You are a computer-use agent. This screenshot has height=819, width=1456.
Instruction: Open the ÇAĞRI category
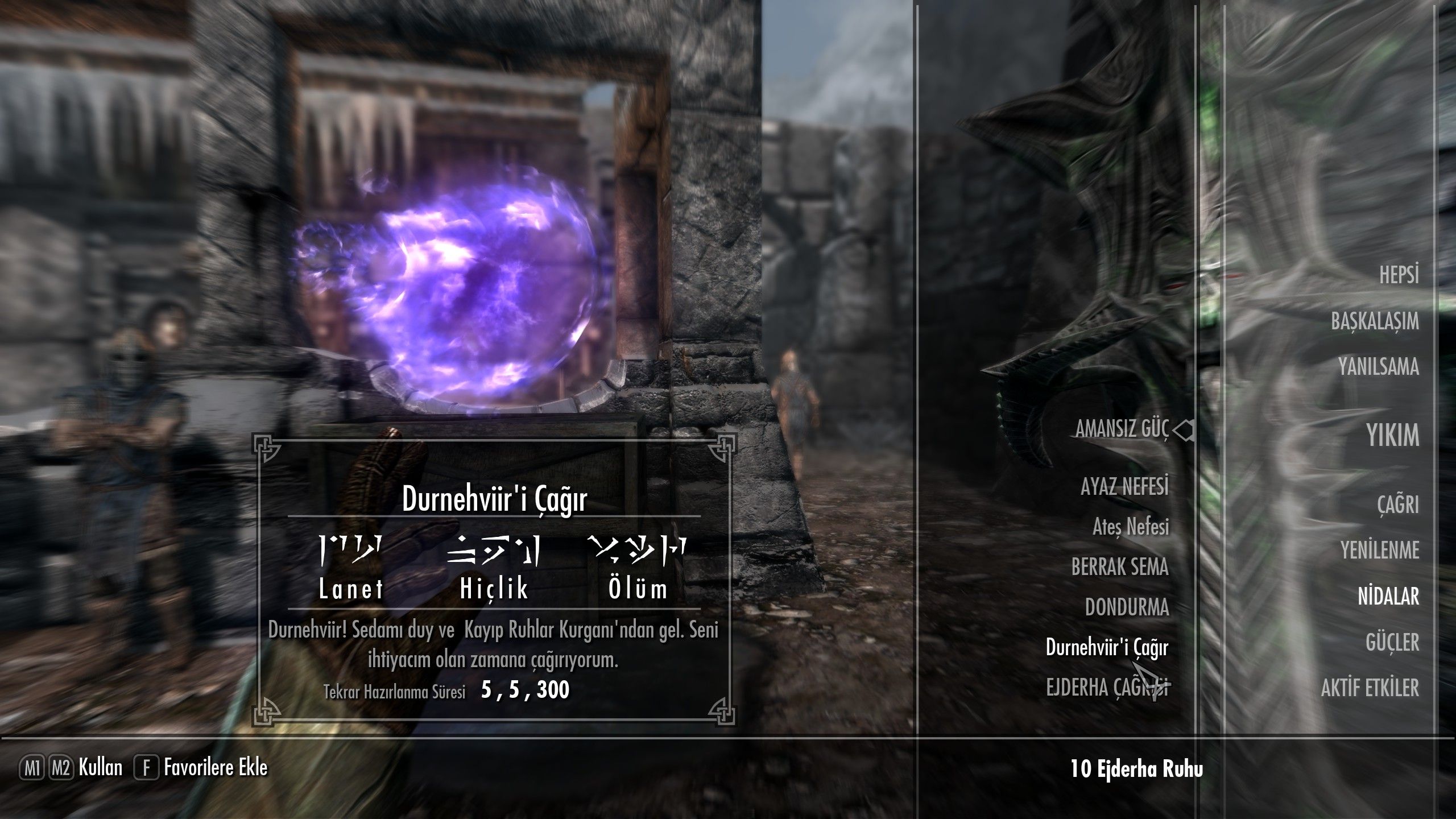pyautogui.click(x=1397, y=504)
